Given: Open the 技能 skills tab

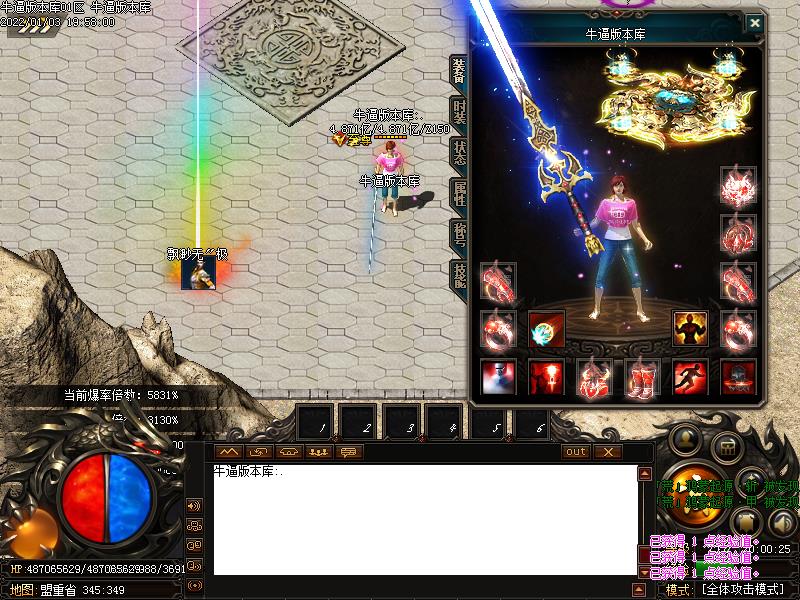Looking at the screenshot, I should click(459, 273).
